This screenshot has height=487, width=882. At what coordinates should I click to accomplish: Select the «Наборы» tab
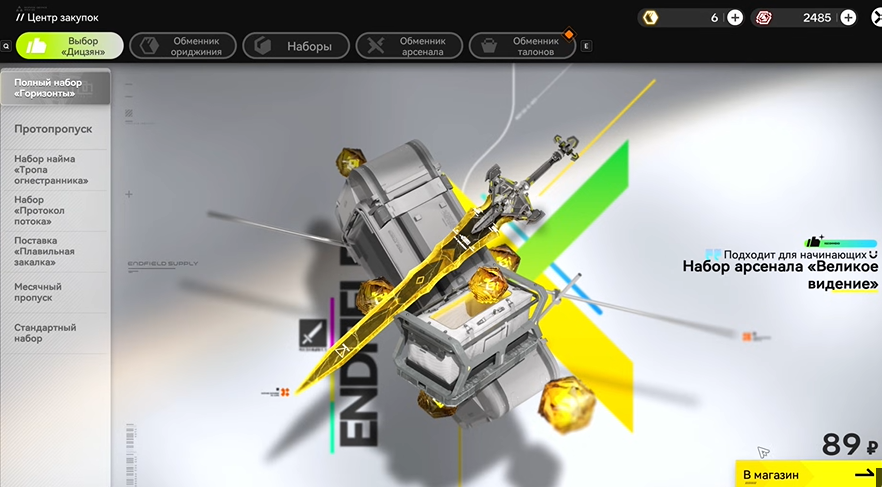297,46
